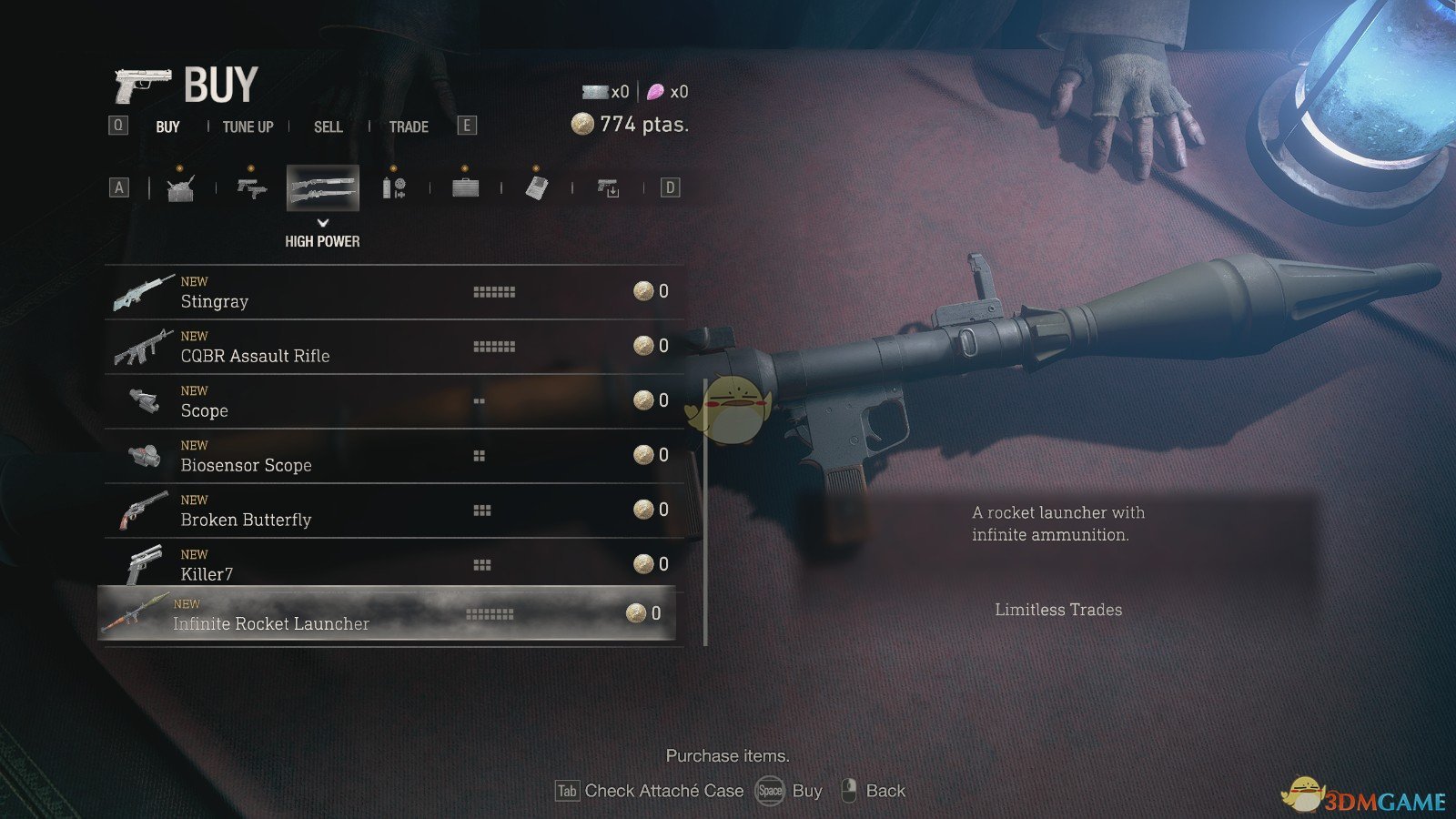Open the gun with download arrow category

608,187
